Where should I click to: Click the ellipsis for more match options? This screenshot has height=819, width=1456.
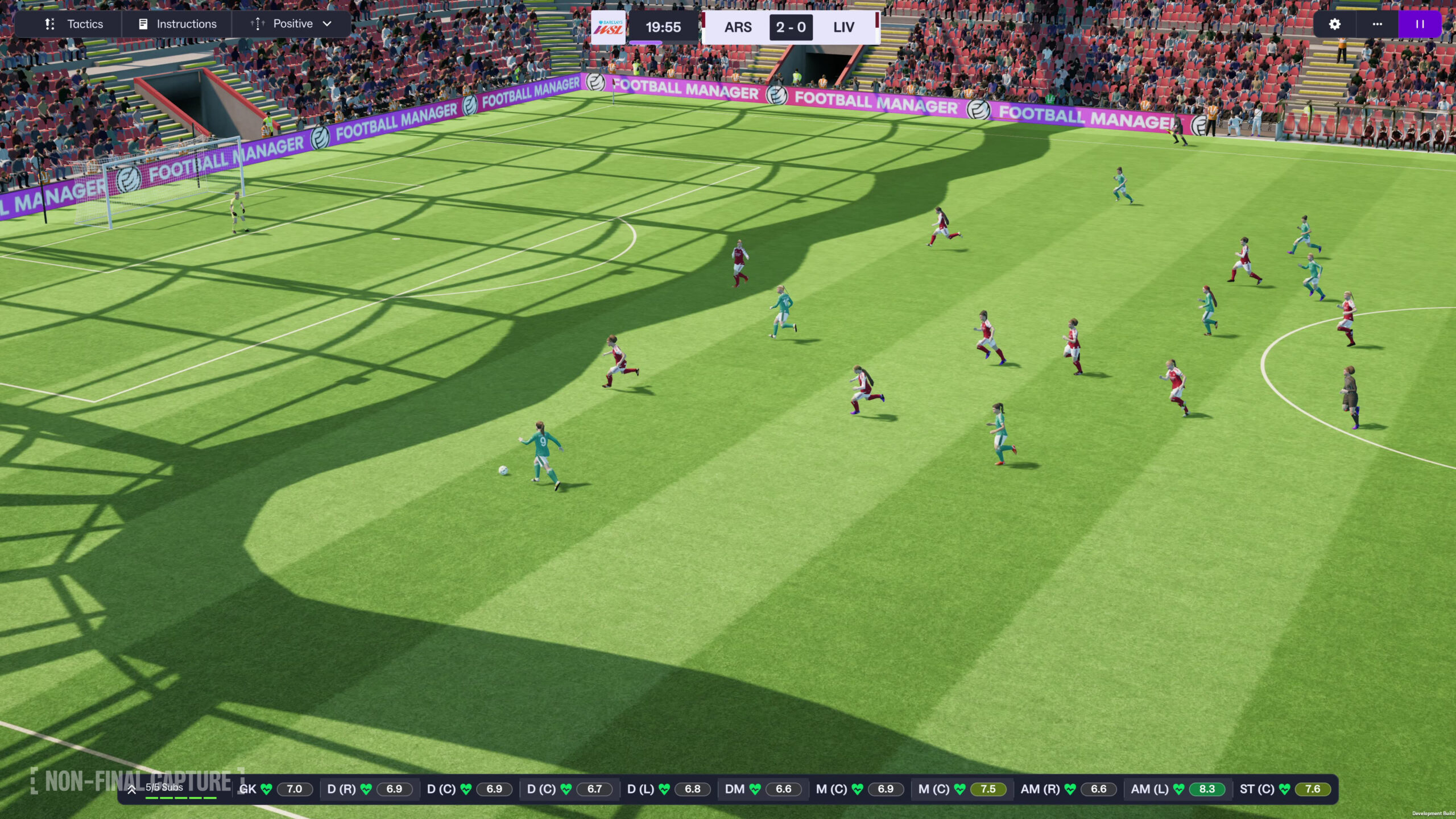[1377, 24]
